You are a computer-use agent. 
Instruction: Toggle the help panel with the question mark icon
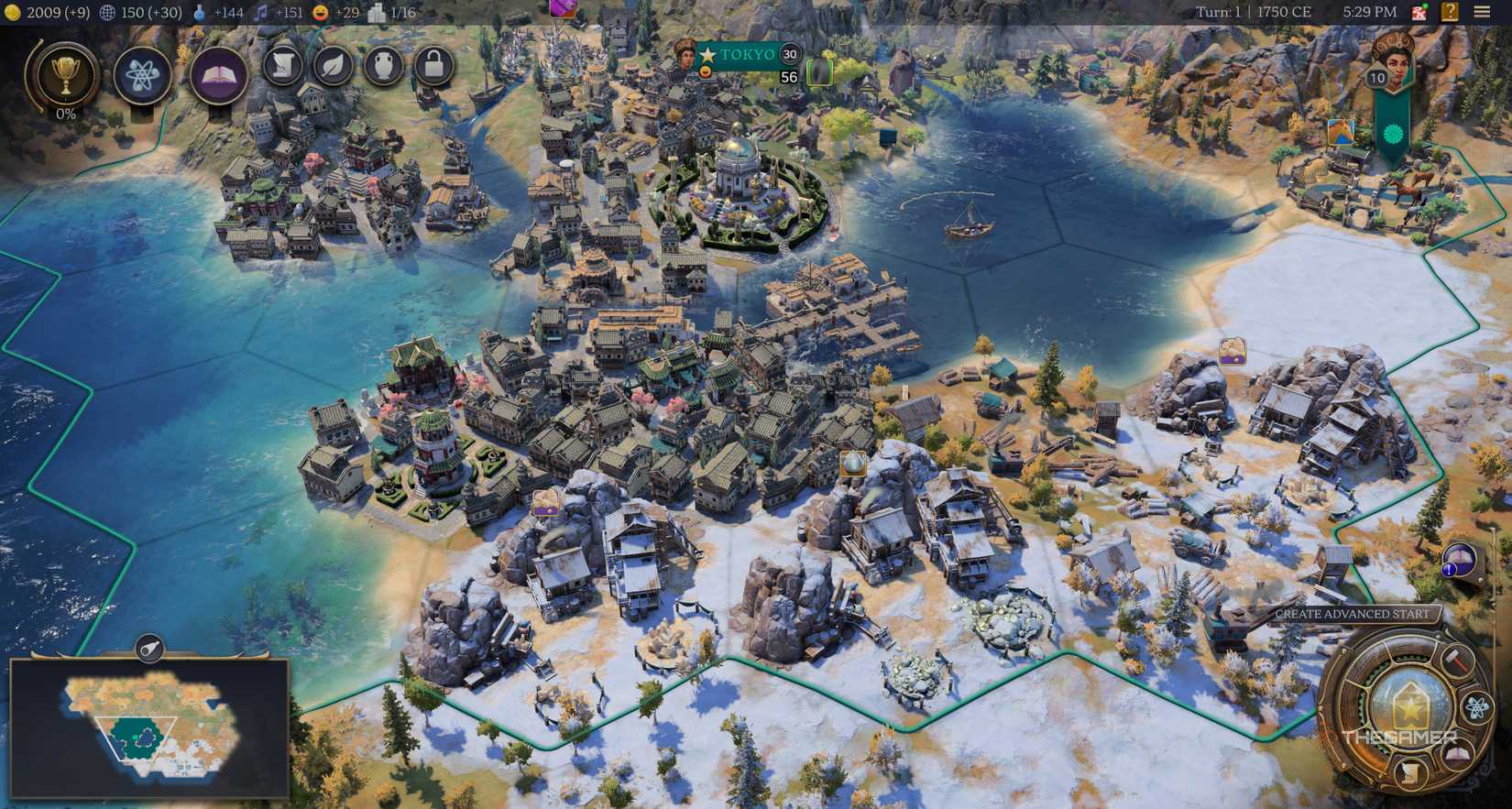click(1449, 12)
